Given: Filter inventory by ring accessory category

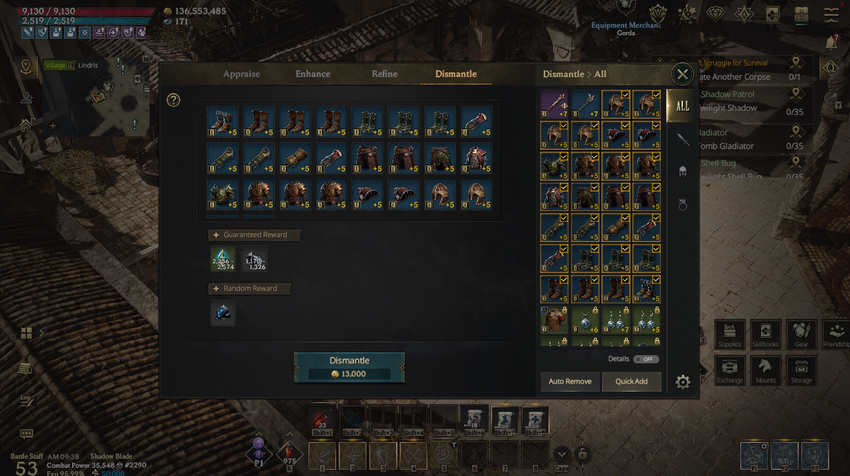Looking at the screenshot, I should click(683, 204).
